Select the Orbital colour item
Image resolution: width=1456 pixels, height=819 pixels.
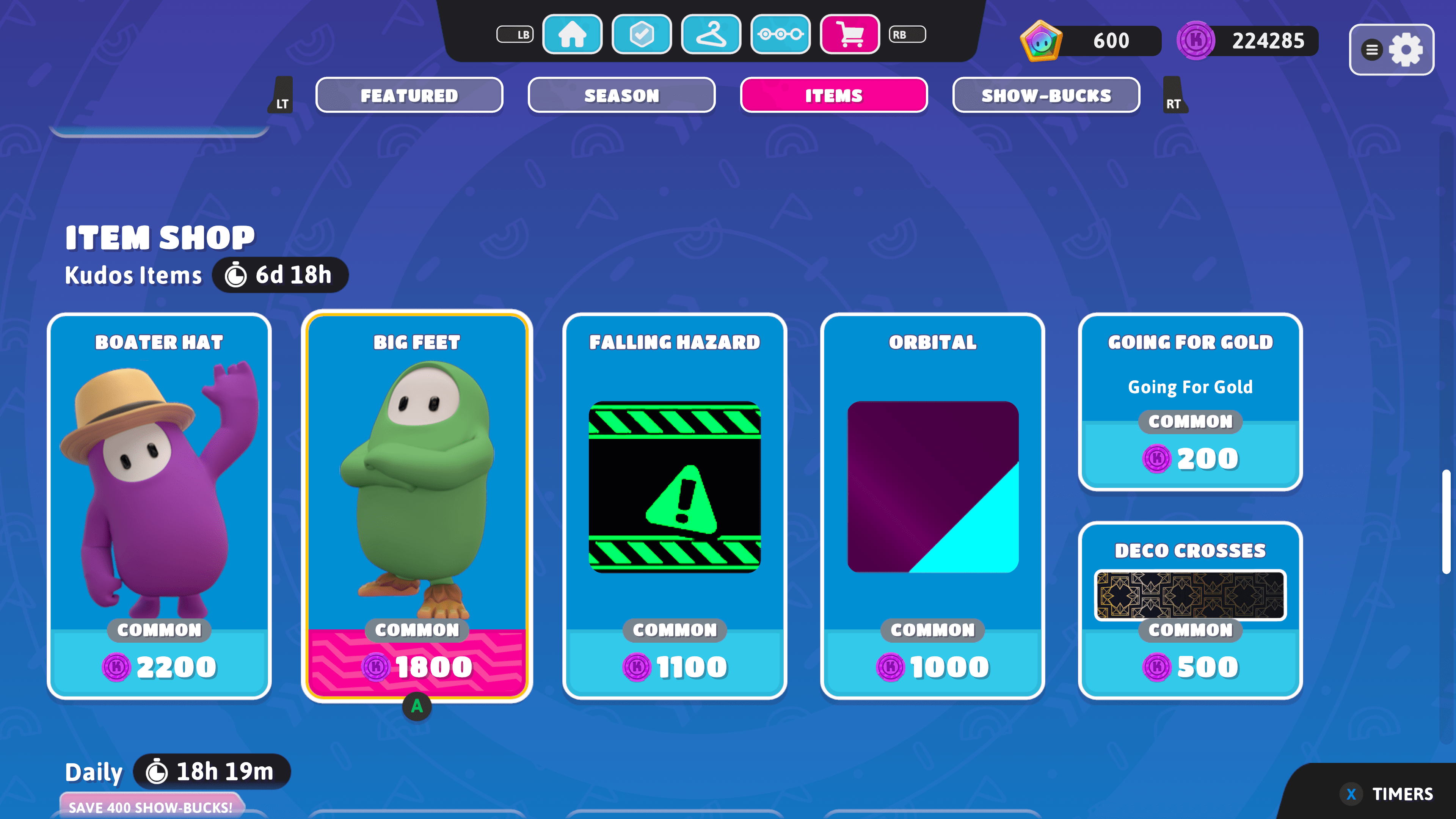click(933, 509)
